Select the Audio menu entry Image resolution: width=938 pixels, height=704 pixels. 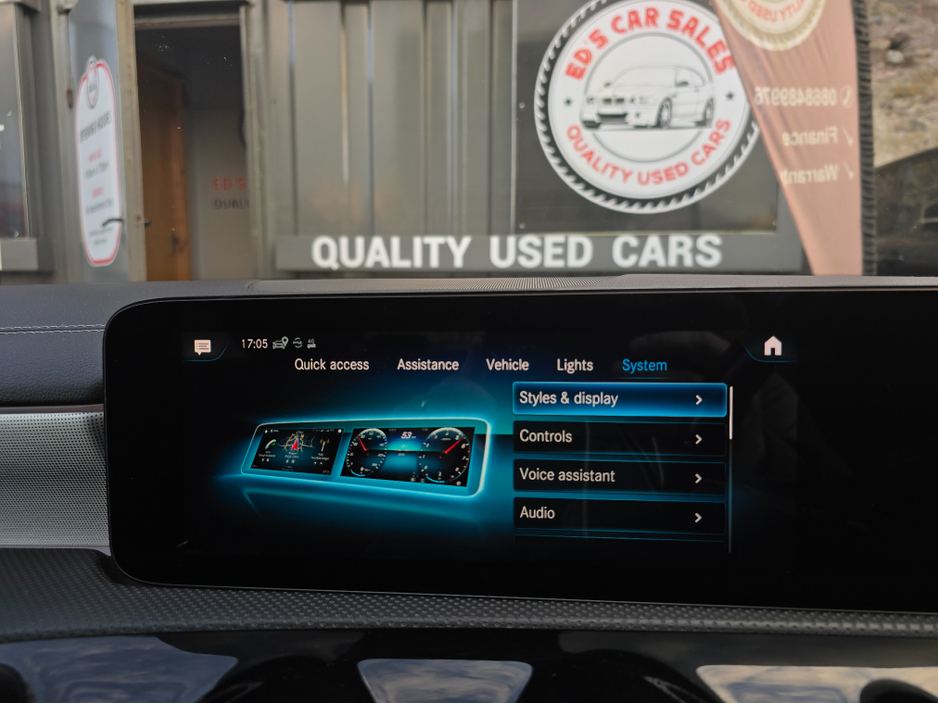pos(619,515)
